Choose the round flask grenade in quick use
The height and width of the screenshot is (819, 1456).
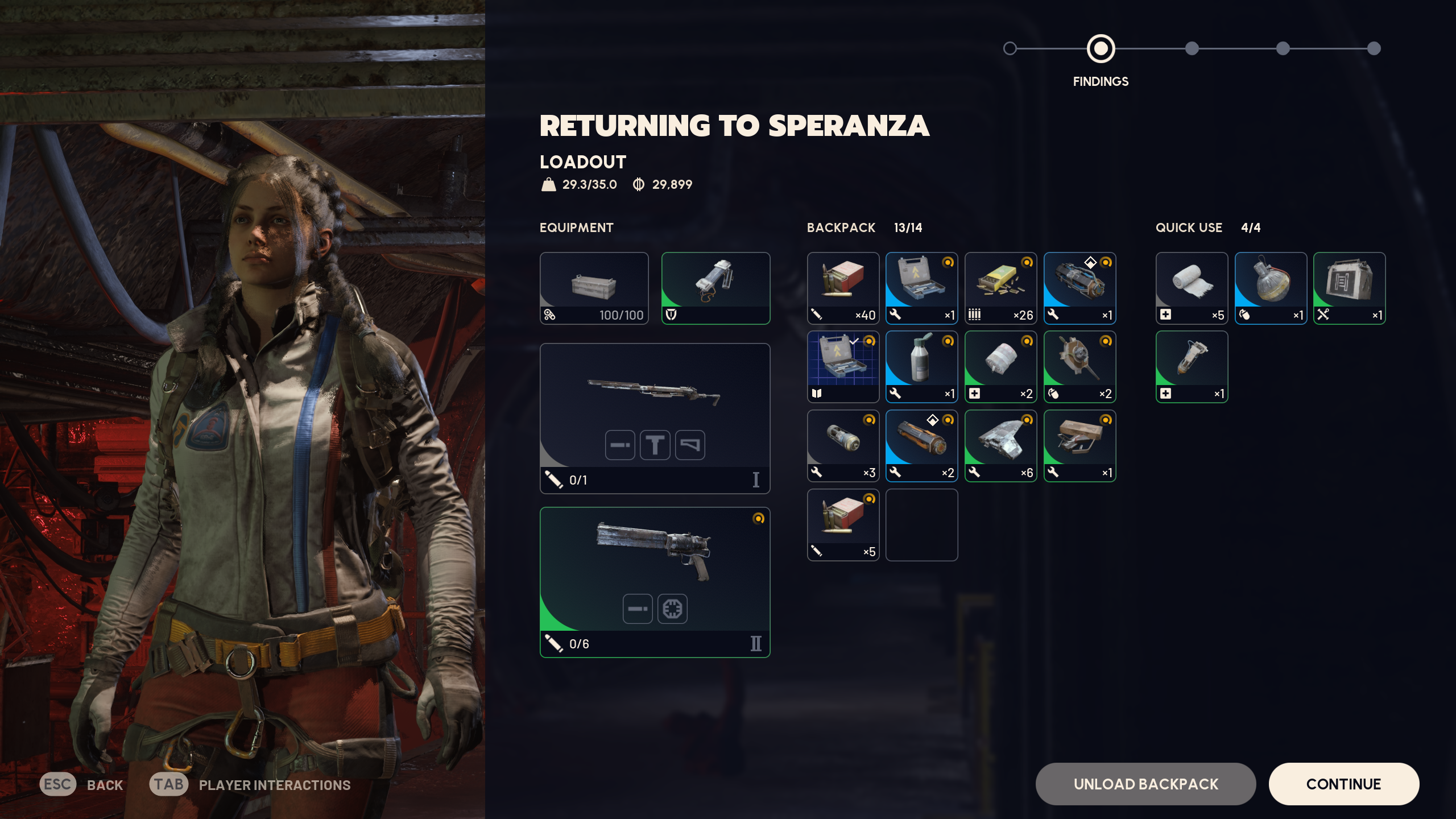tap(1271, 288)
